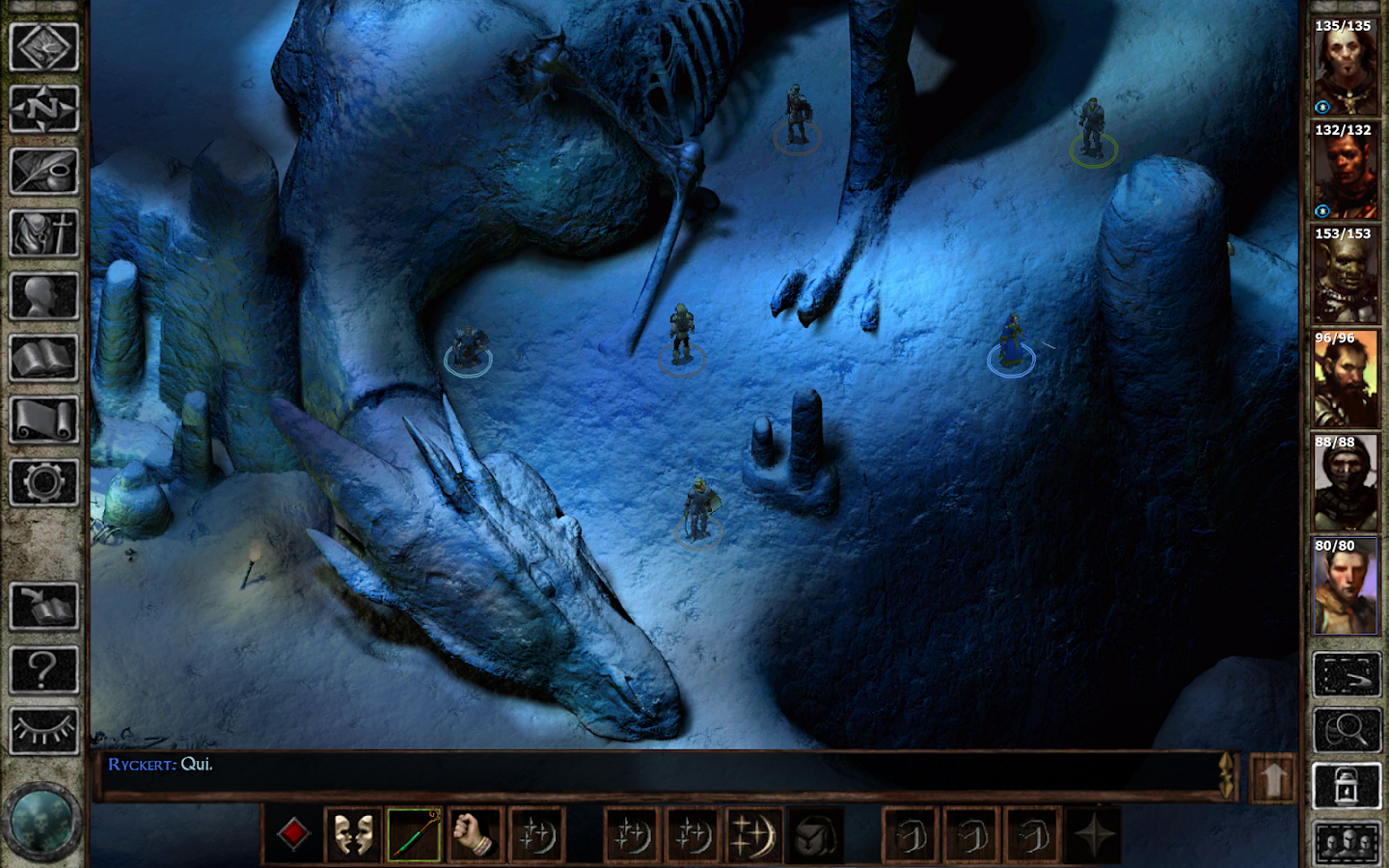Expand the quick-loot panel icon
1389x868 pixels.
coord(1347,675)
